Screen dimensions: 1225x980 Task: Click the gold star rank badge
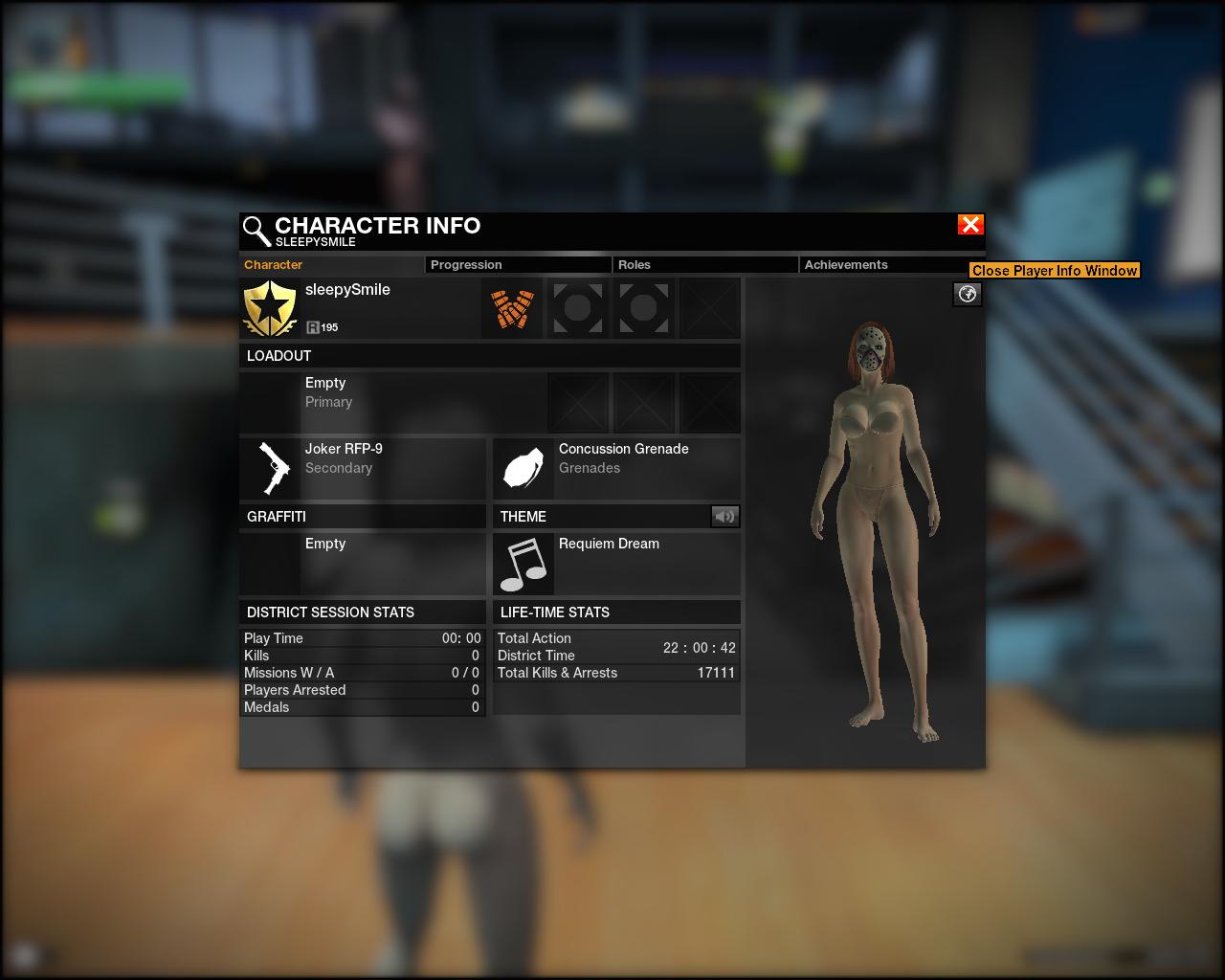tap(270, 308)
